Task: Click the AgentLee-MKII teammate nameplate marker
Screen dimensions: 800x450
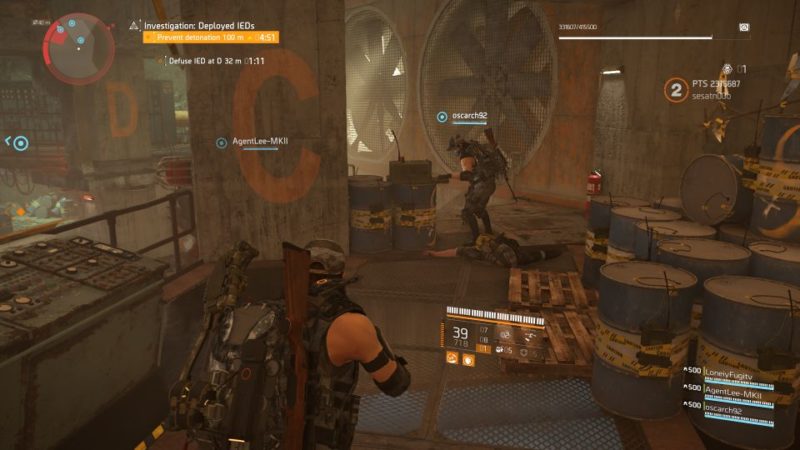Action: click(222, 142)
